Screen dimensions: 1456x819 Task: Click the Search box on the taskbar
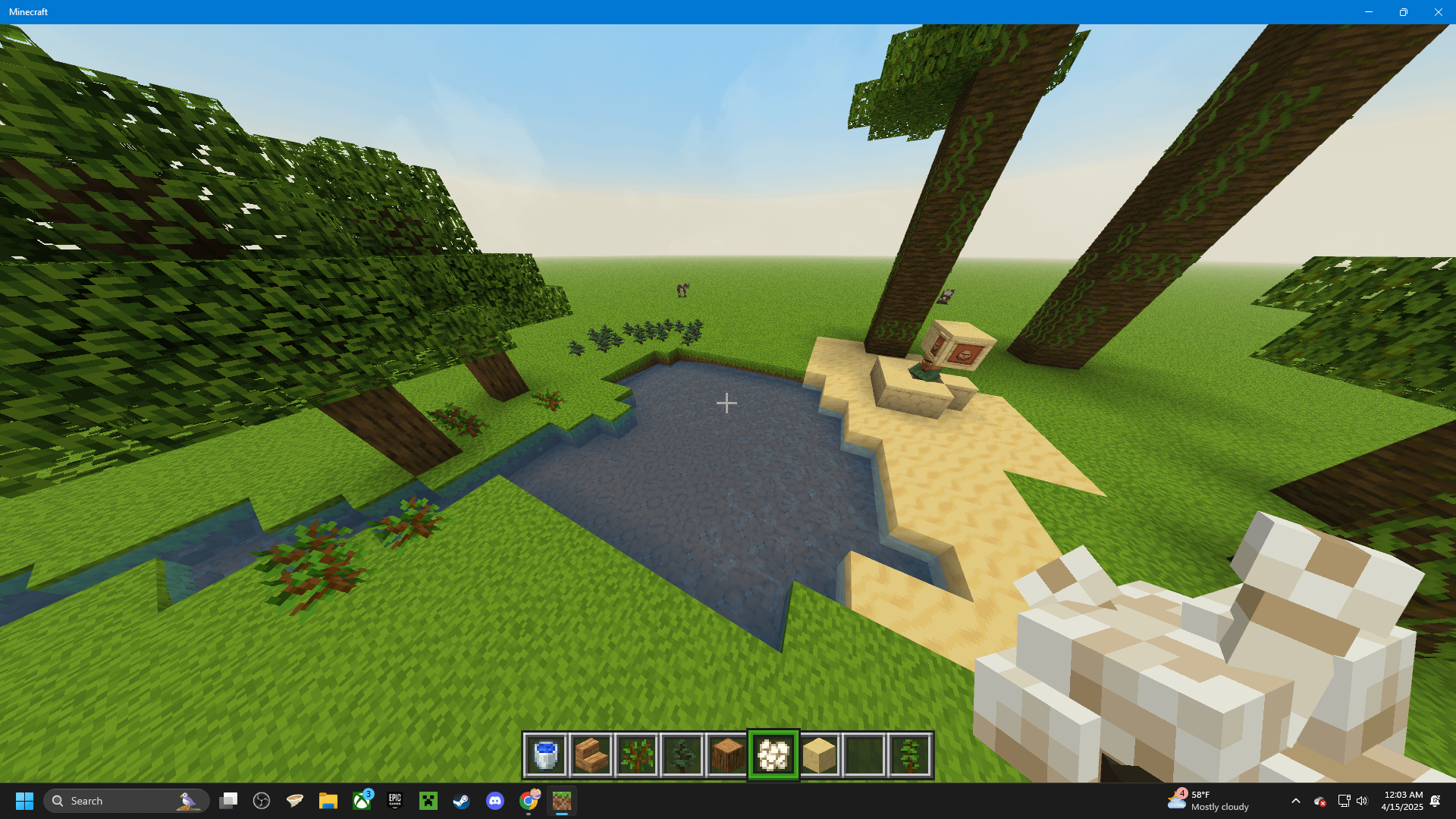125,800
